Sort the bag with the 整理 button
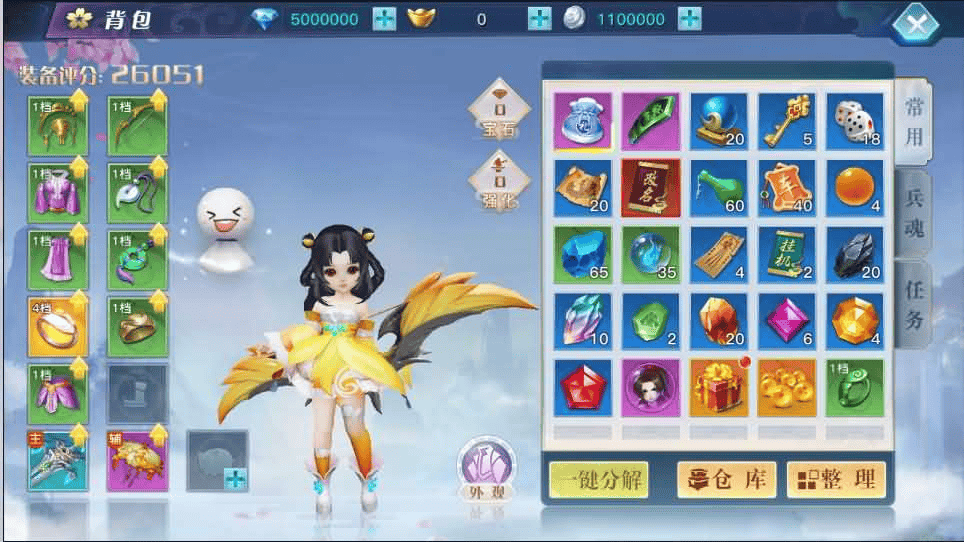Screen dimensions: 964x542 pos(836,479)
